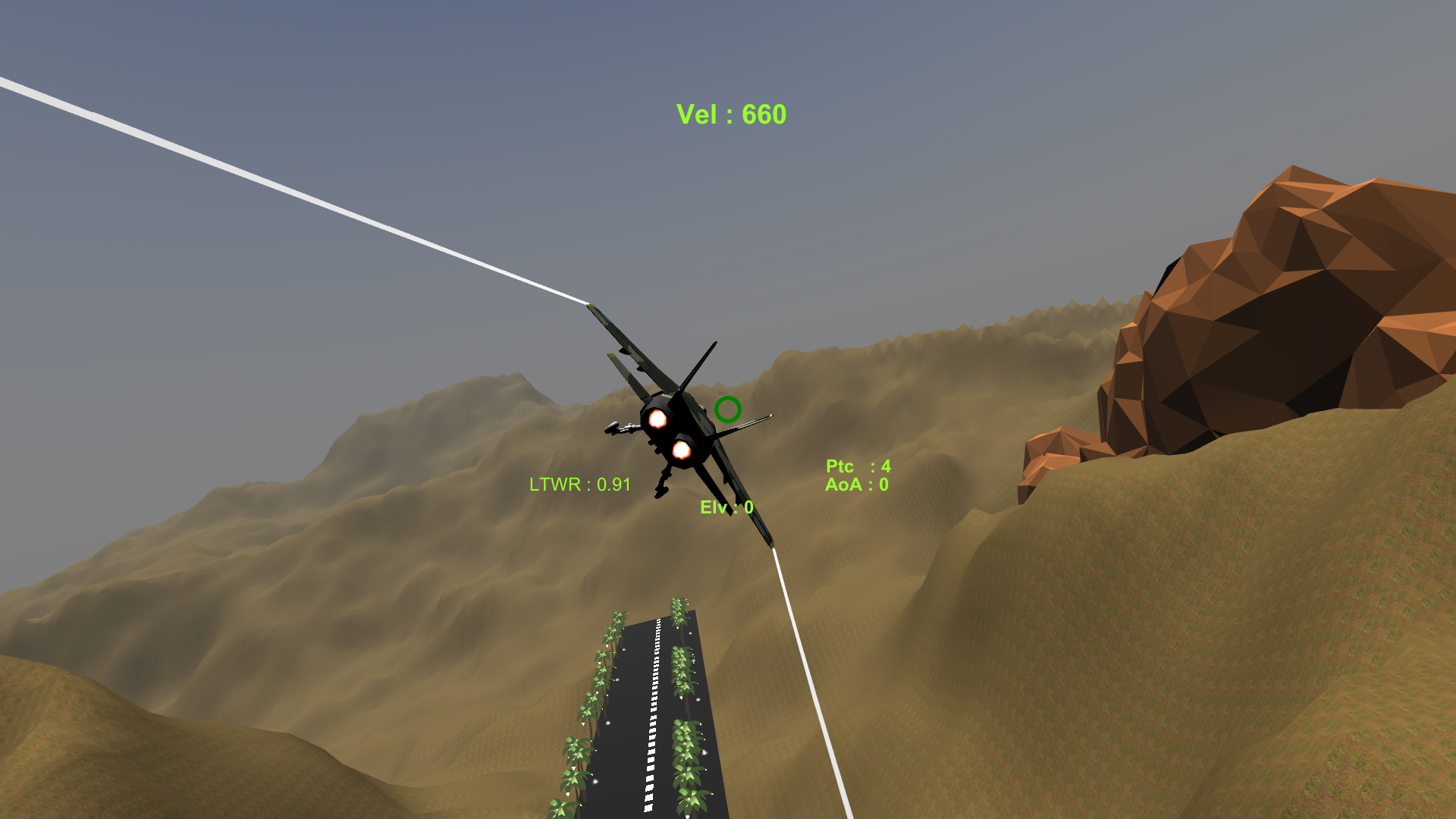Click the green targeting reticle circle
Screen dimensions: 1456x819
tap(727, 410)
